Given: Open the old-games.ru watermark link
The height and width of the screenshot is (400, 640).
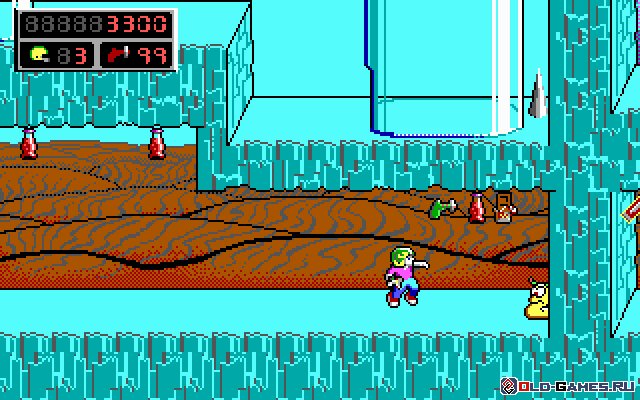Looking at the screenshot, I should pyautogui.click(x=570, y=386).
